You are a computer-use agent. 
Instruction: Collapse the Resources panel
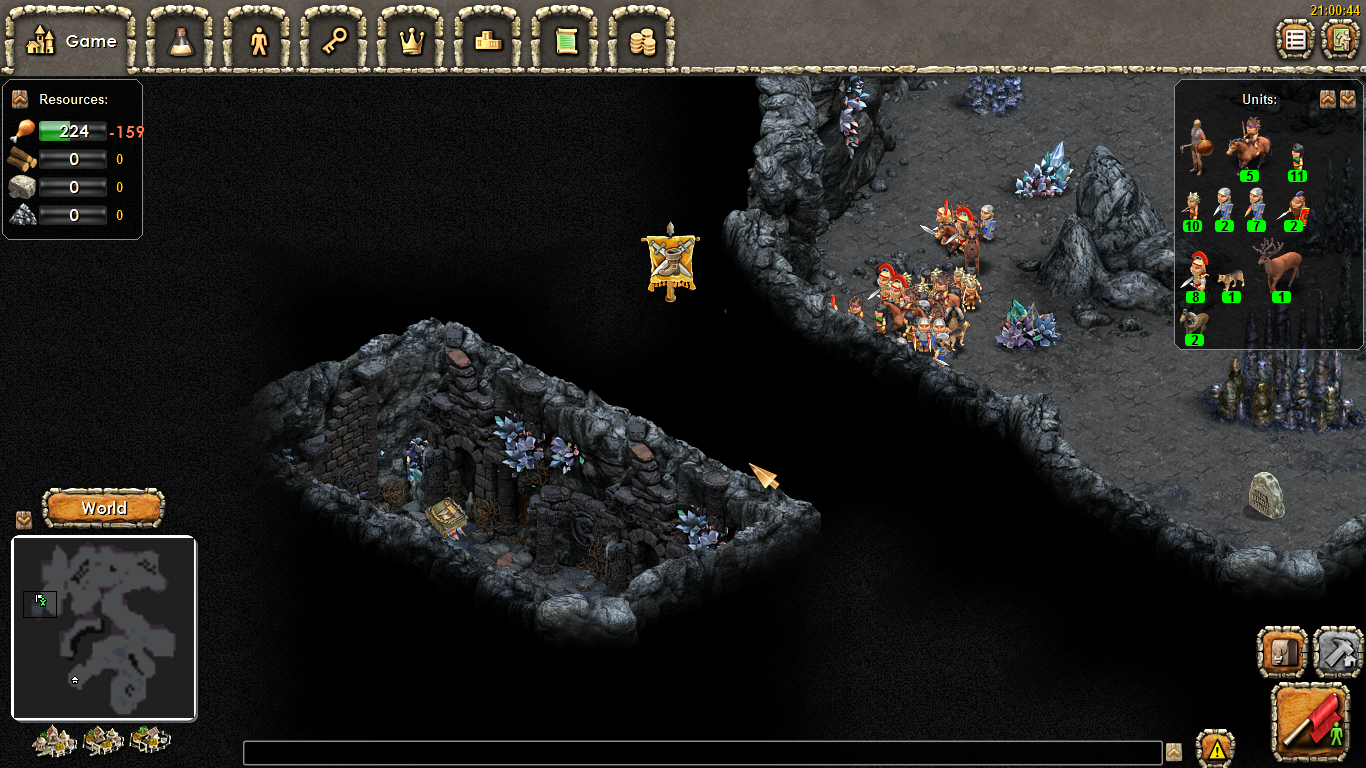pyautogui.click(x=20, y=99)
